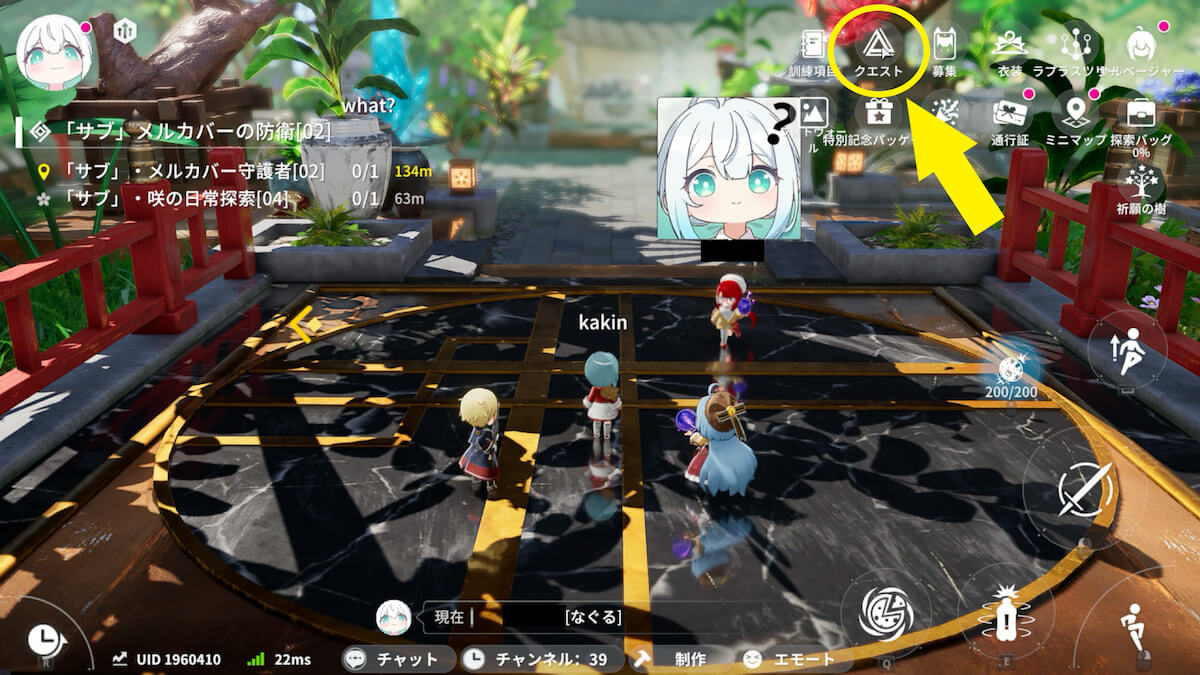Open the クエスト (Quest) menu
Image resolution: width=1200 pixels, height=675 pixels.
879,48
